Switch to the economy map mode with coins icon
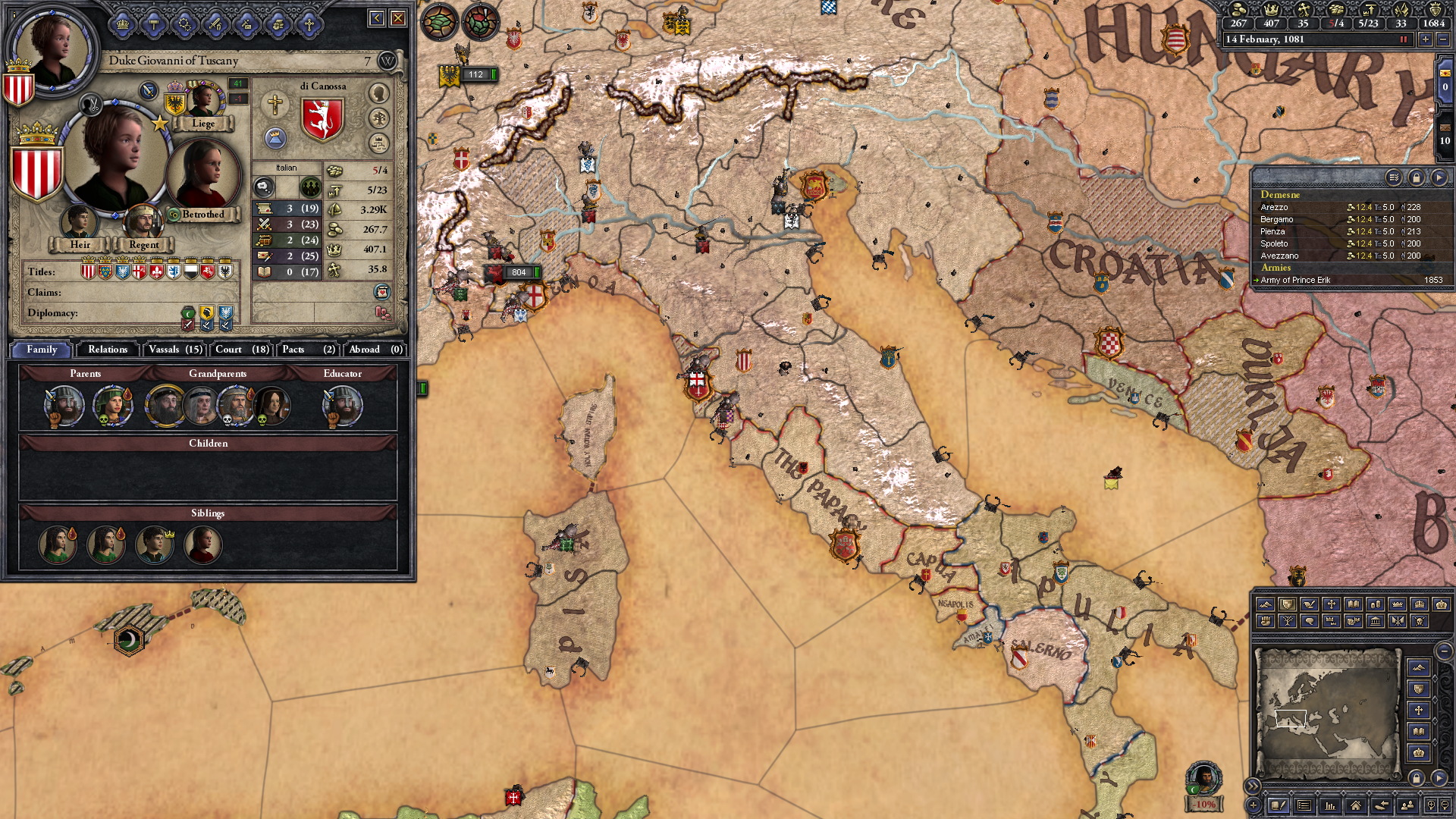This screenshot has width=1456, height=819. (1375, 604)
